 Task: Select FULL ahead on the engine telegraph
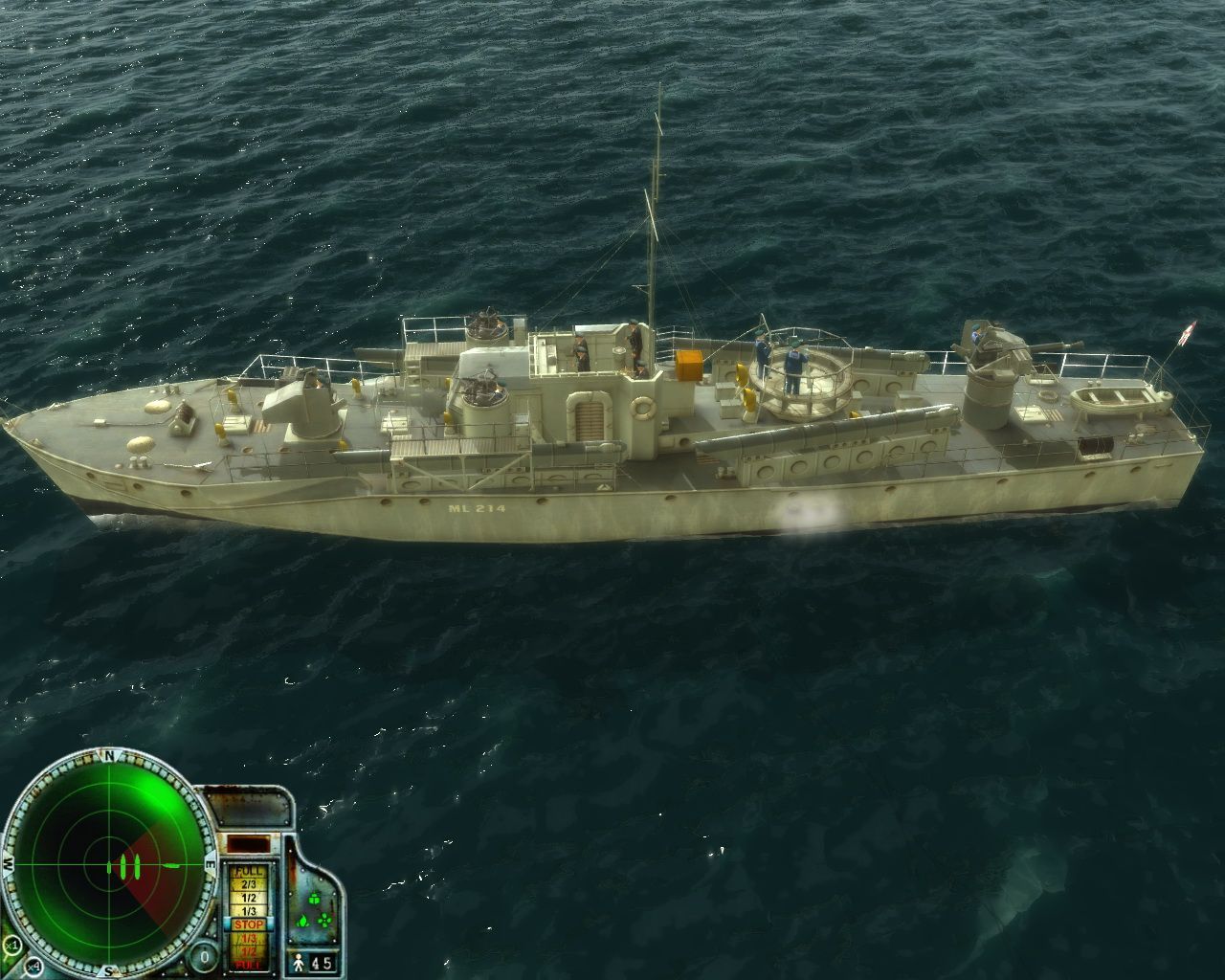pos(247,871)
